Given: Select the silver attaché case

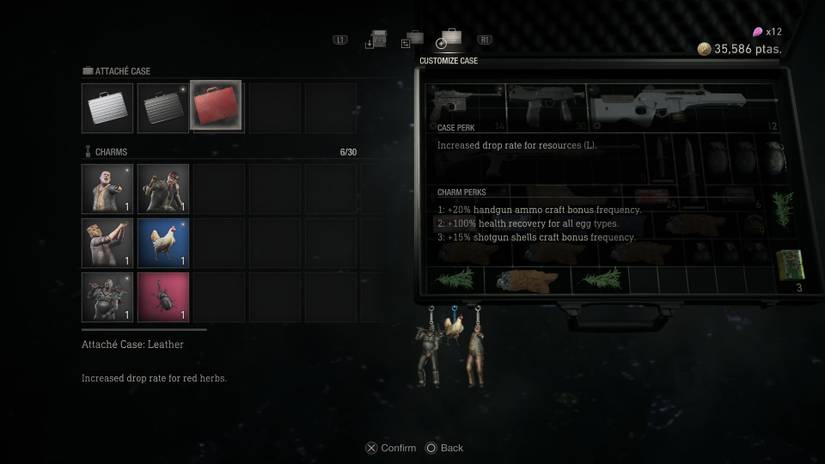Looking at the screenshot, I should (x=108, y=107).
